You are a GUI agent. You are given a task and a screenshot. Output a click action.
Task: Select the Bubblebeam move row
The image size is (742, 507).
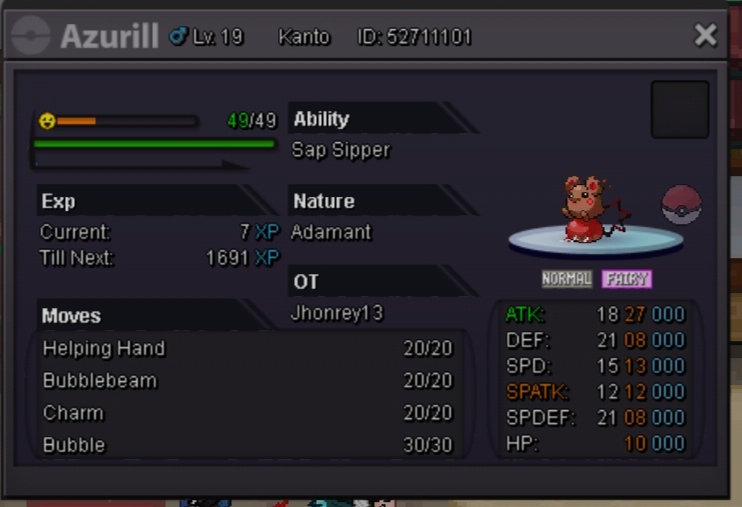click(x=247, y=381)
